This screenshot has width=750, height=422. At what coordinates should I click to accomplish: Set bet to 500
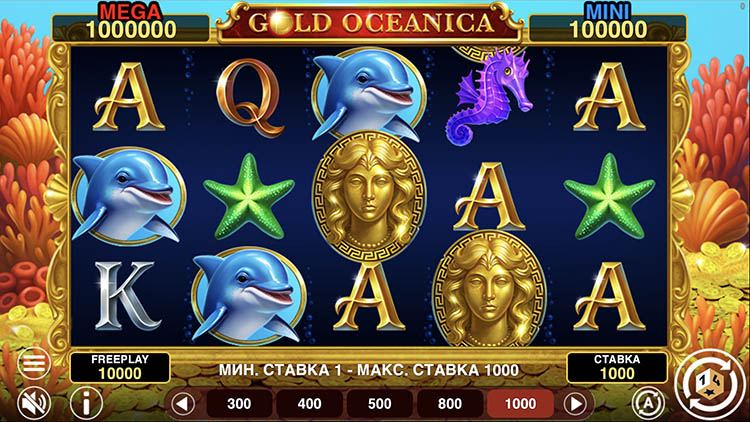[380, 404]
